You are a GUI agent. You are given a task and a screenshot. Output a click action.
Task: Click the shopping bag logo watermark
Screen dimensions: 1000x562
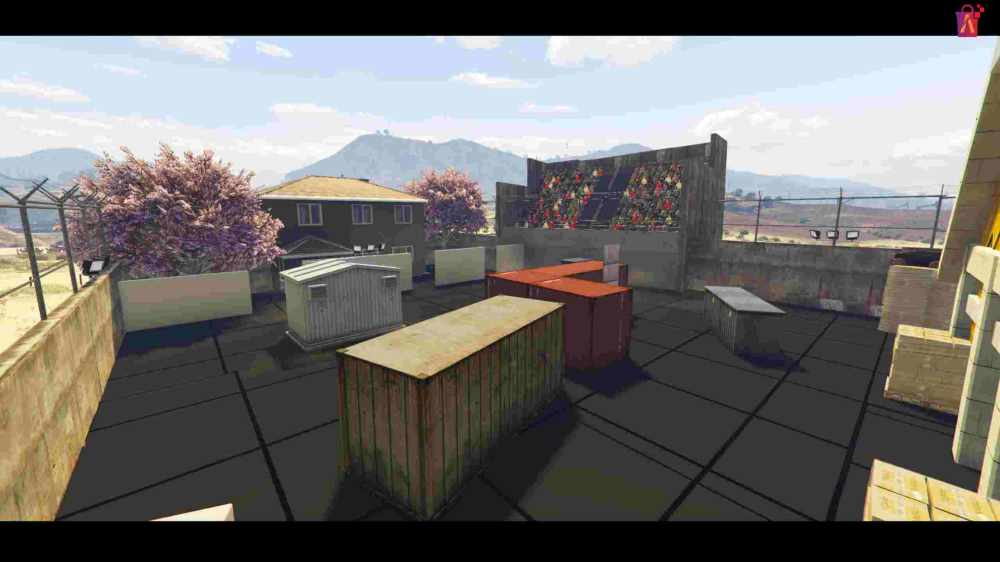(x=969, y=20)
